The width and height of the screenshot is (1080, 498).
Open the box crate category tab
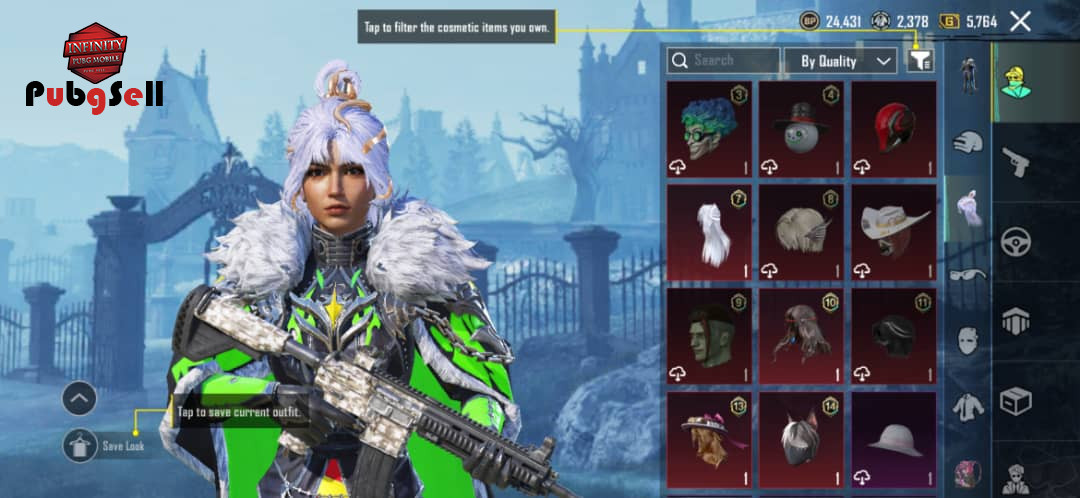1016,402
